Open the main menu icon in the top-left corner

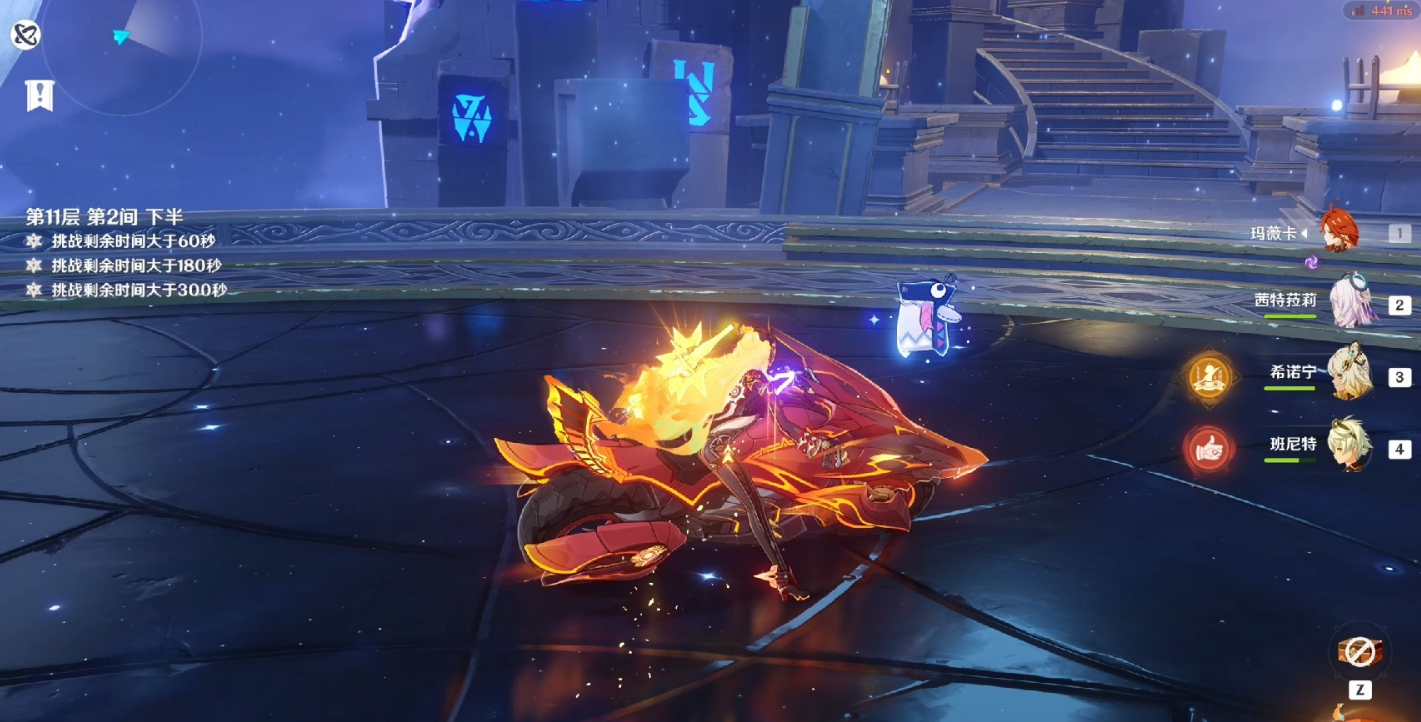click(x=25, y=36)
